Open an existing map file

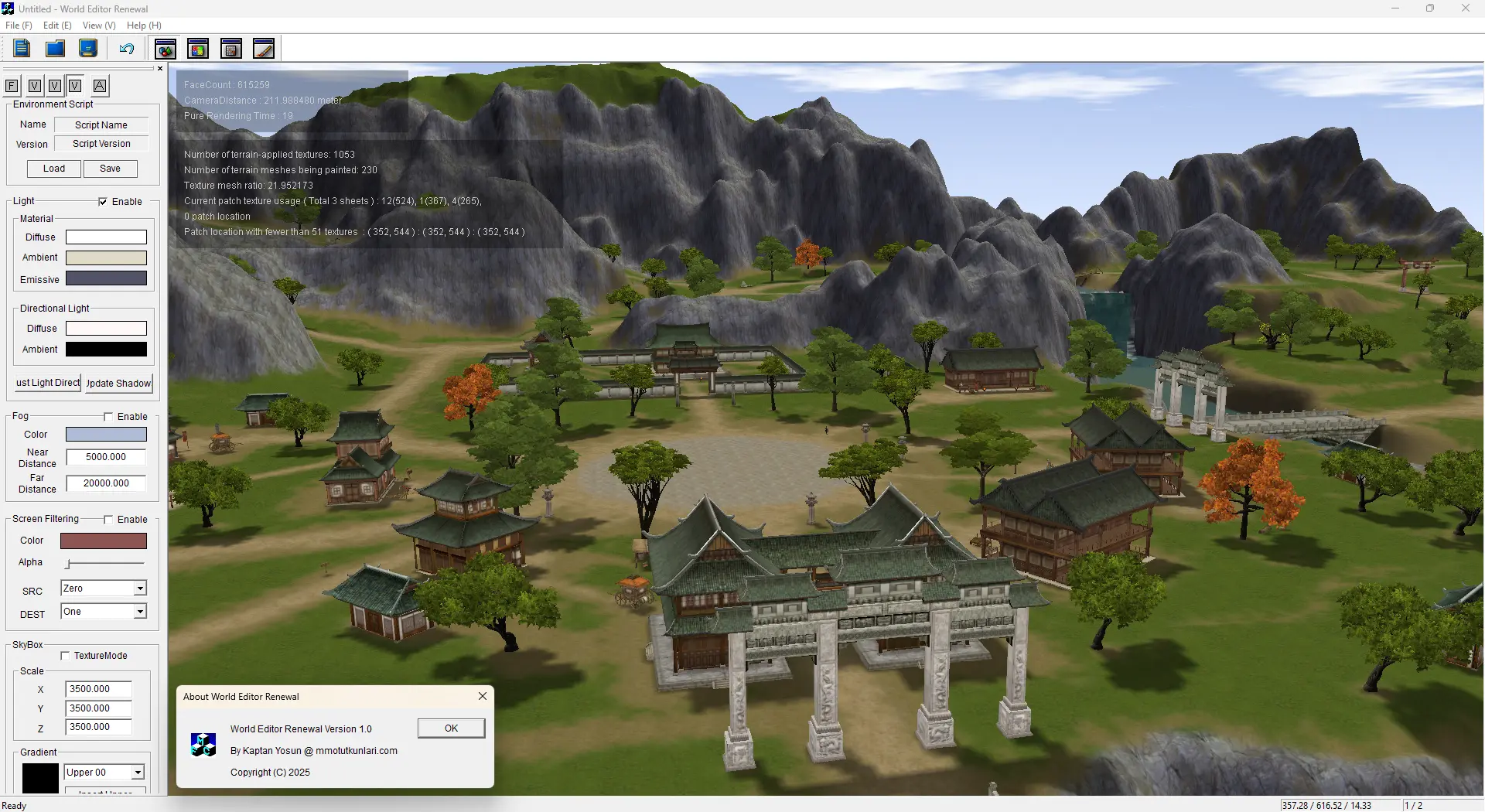point(54,48)
